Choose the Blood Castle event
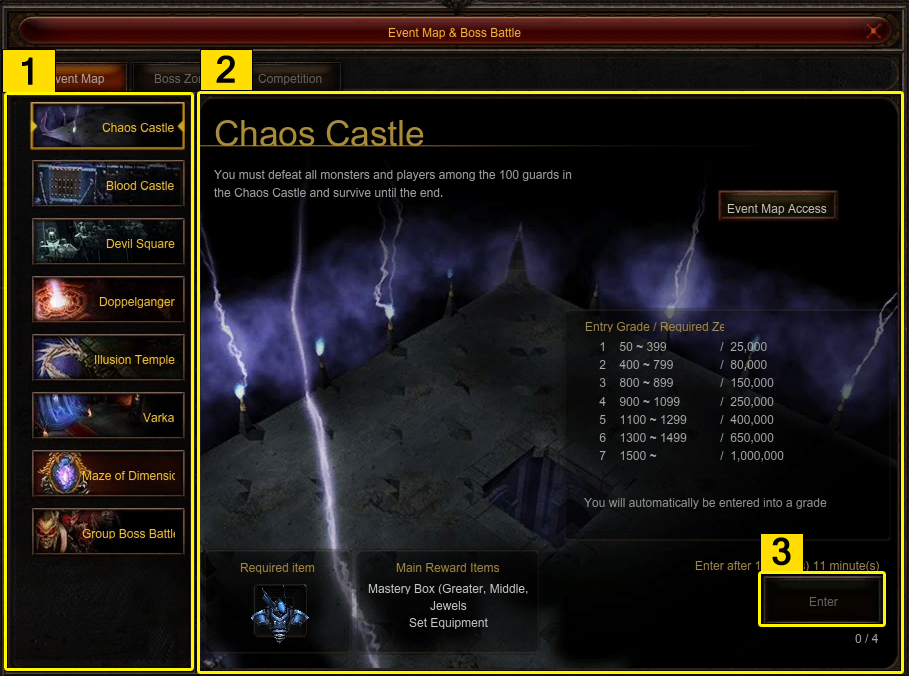The image size is (909, 676). [108, 185]
